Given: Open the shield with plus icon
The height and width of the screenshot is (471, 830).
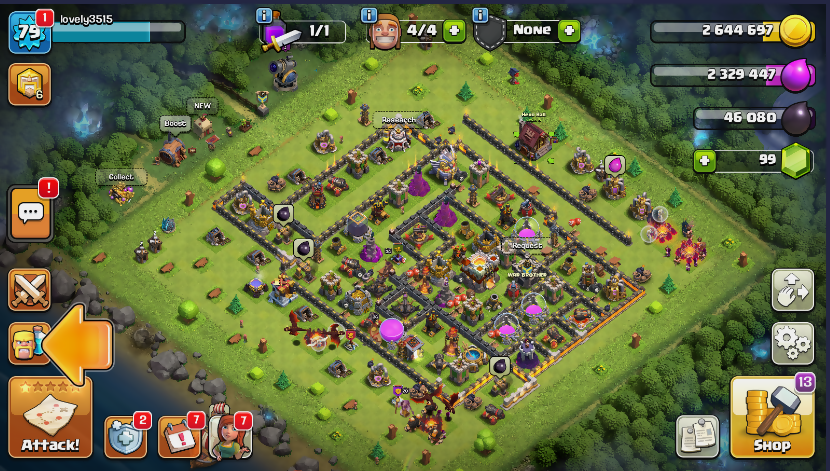Looking at the screenshot, I should click(x=126, y=437).
